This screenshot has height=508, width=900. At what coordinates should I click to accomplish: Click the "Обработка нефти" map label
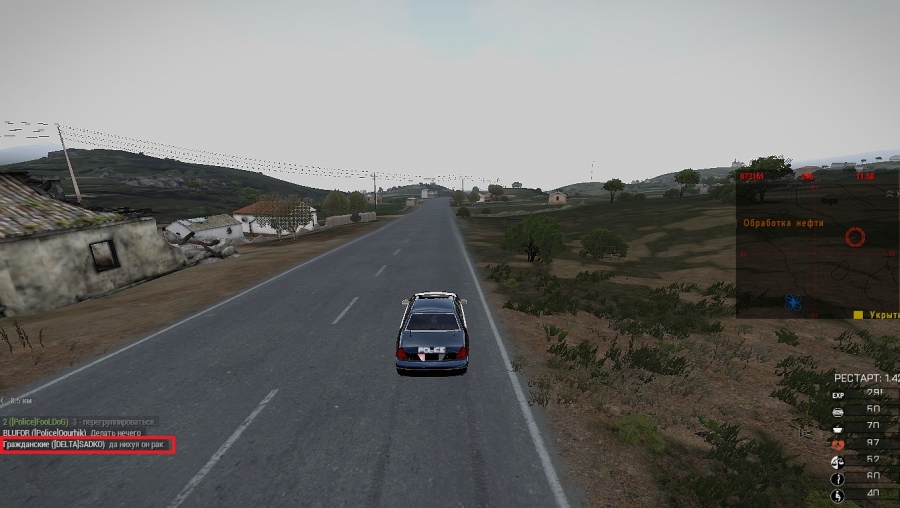[783, 223]
